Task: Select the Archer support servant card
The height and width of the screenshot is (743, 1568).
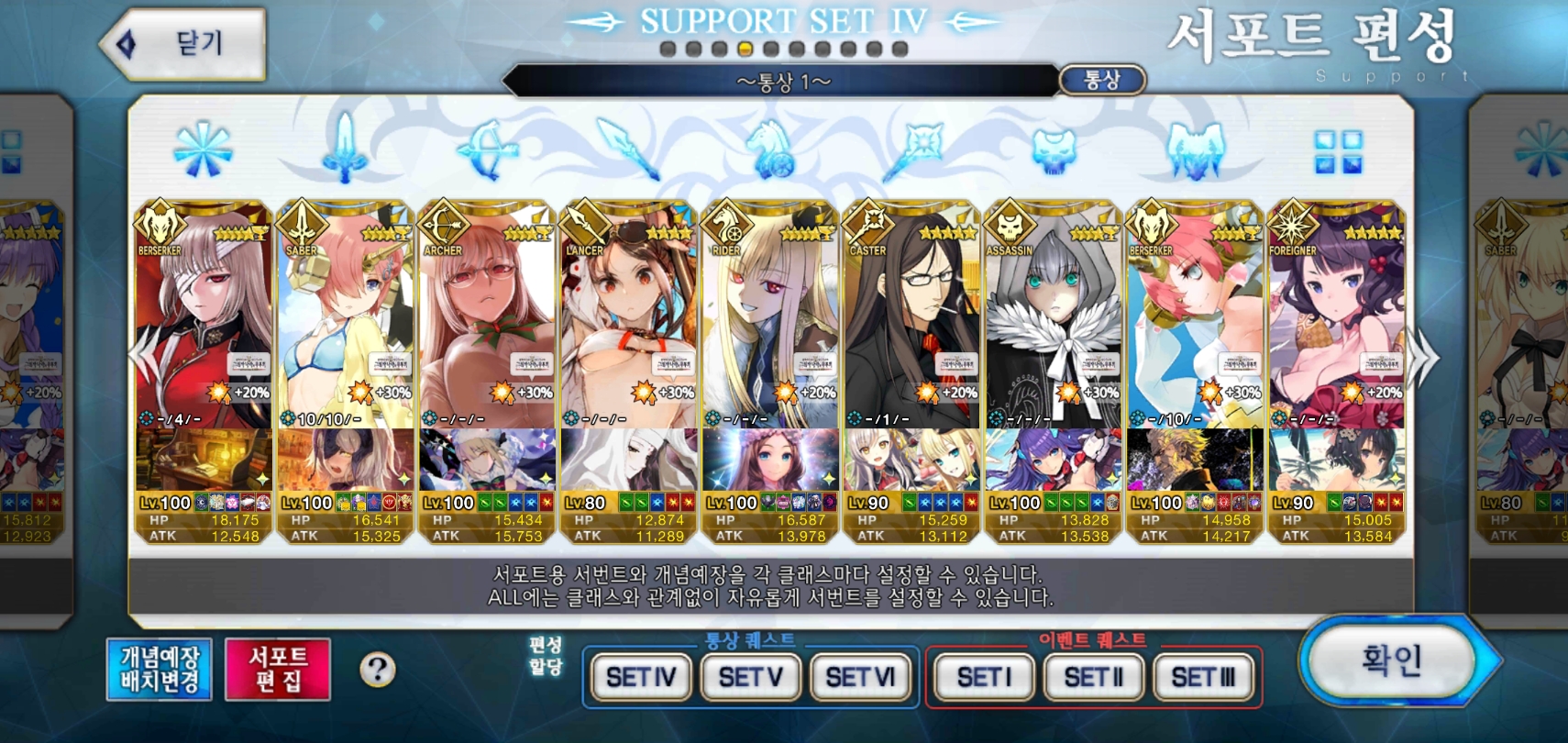Action: click(487, 321)
